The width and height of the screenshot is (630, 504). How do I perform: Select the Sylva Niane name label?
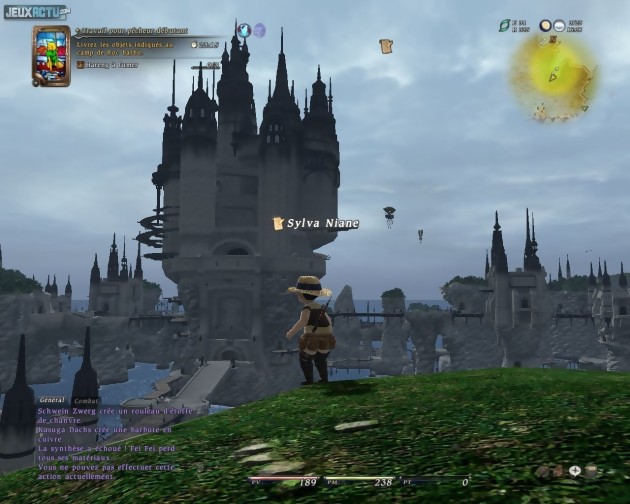[x=322, y=224]
